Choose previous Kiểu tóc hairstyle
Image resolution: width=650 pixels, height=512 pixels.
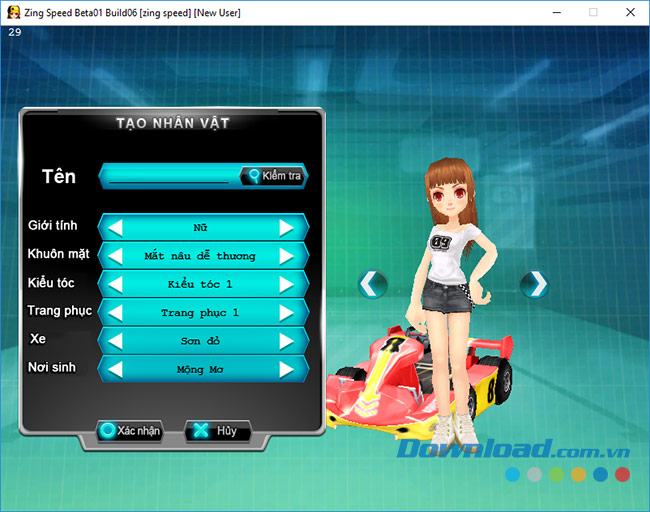click(115, 284)
